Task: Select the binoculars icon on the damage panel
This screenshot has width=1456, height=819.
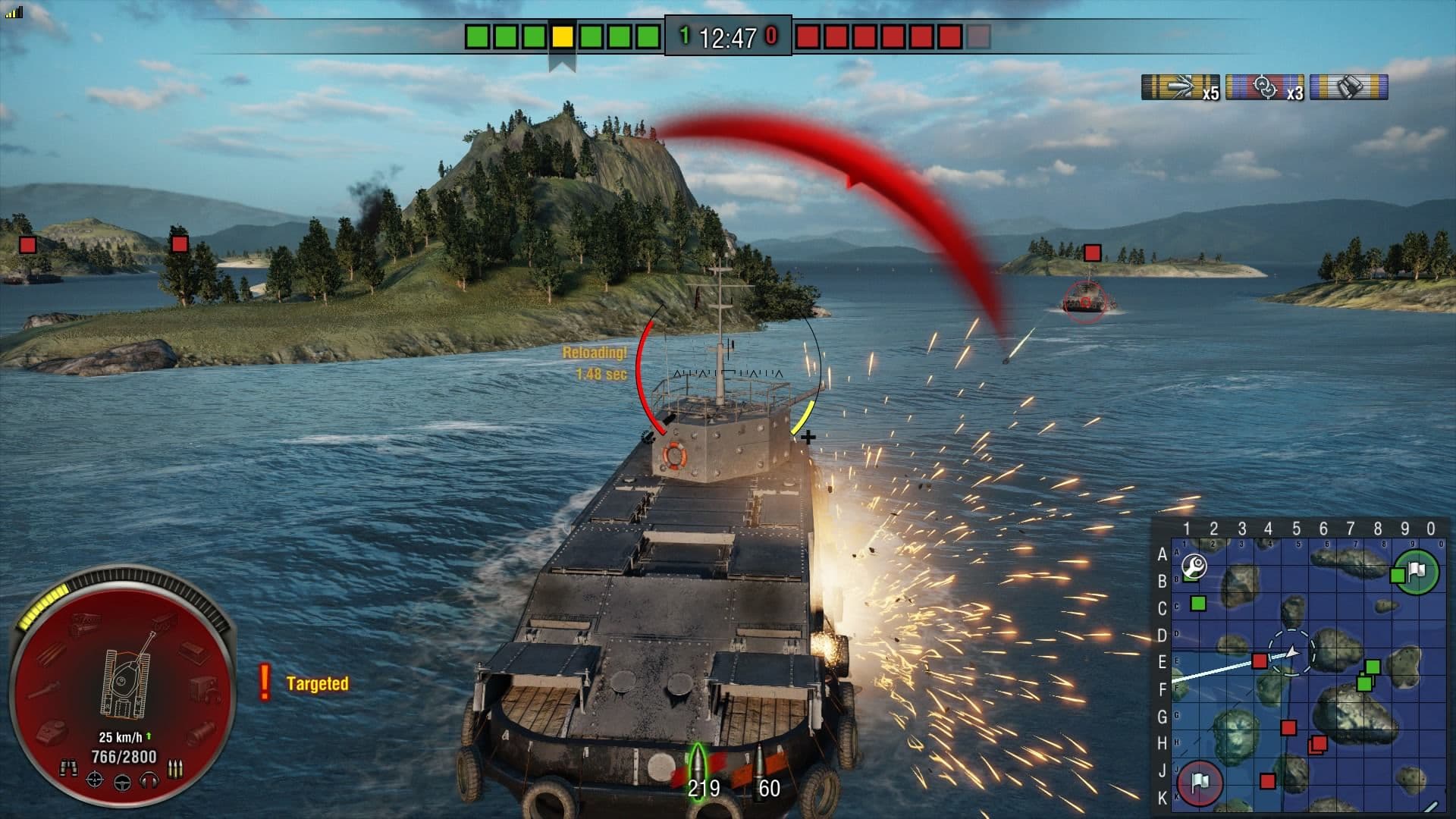Action: pos(70,768)
